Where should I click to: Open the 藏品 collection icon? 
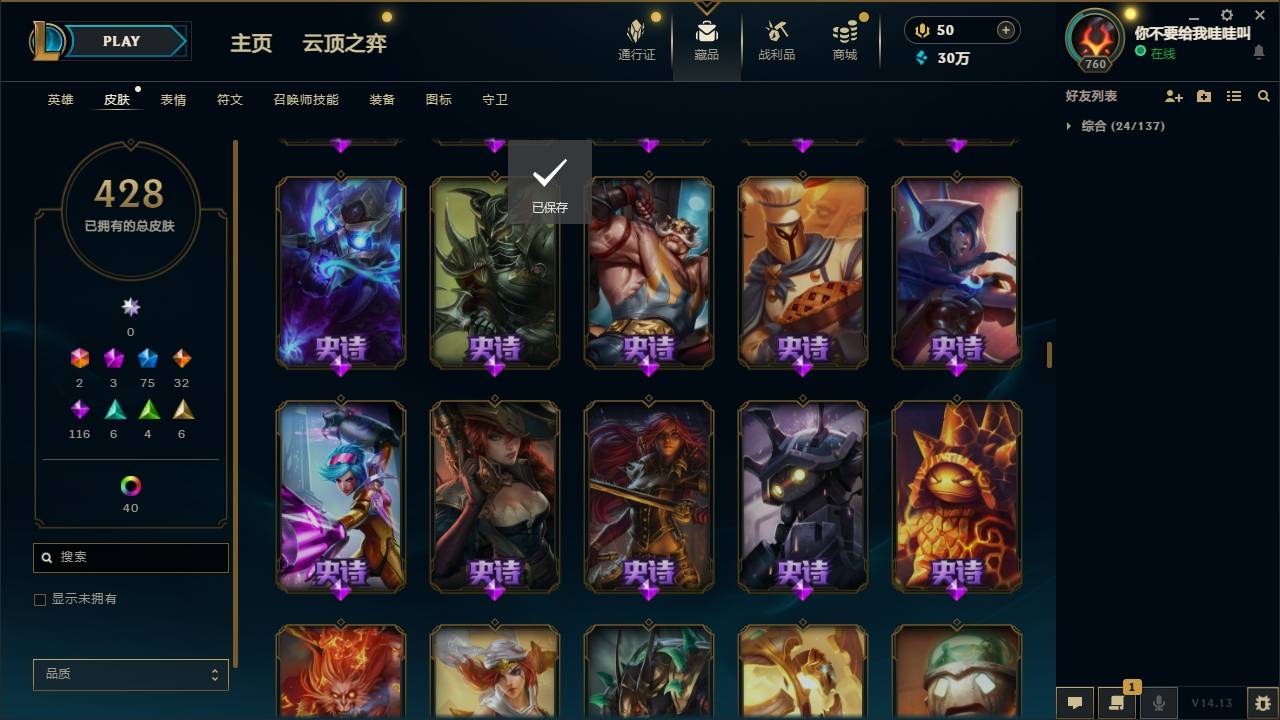[706, 40]
